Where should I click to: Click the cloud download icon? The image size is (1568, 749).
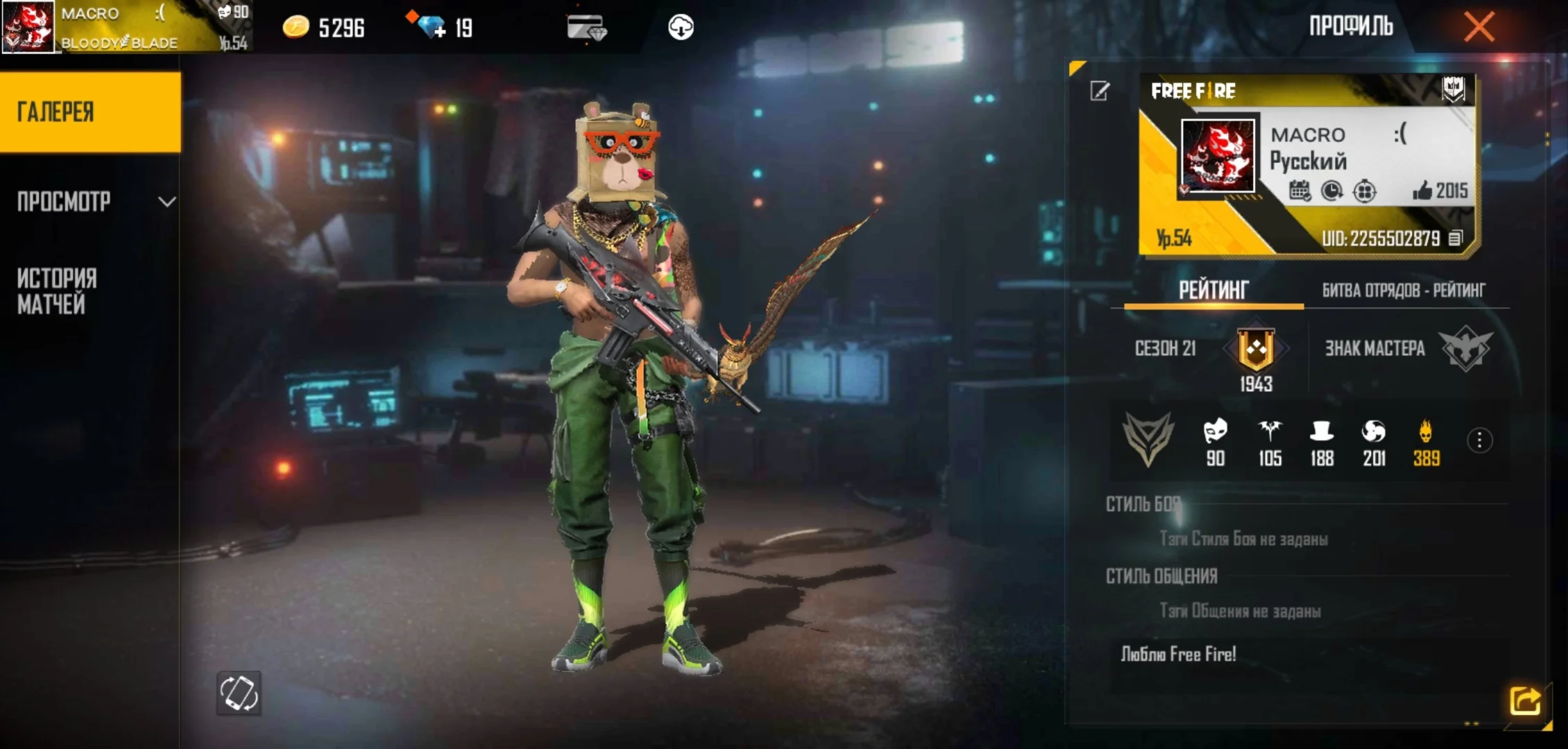[x=681, y=28]
